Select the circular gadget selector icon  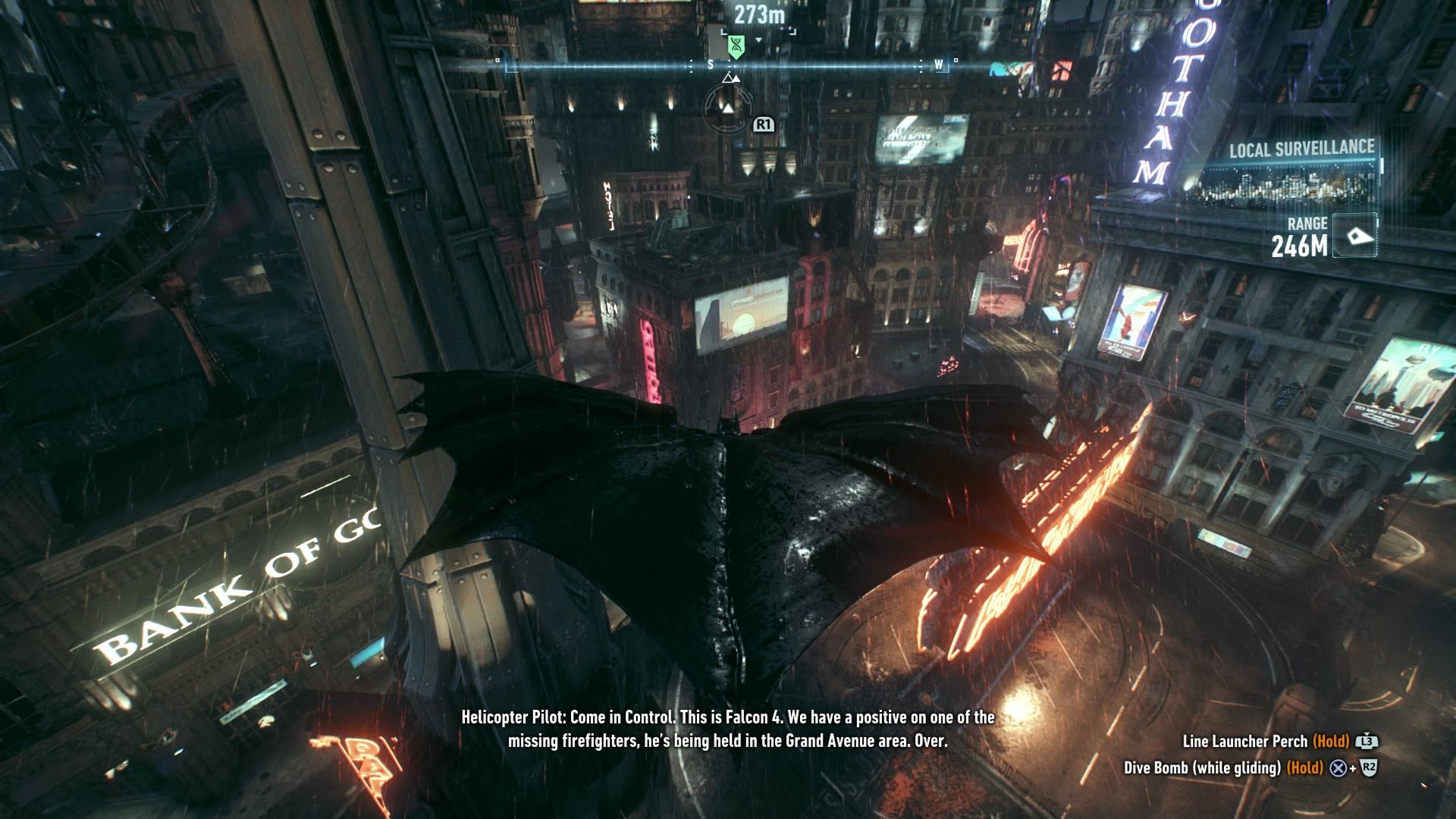click(728, 108)
